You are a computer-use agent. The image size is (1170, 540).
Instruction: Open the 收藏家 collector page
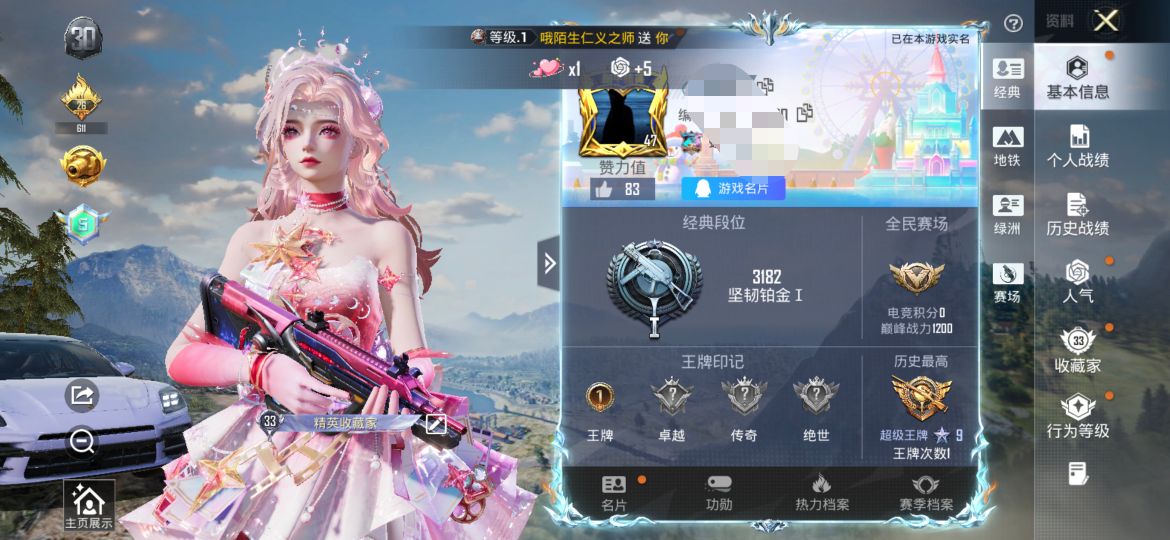tap(1077, 350)
